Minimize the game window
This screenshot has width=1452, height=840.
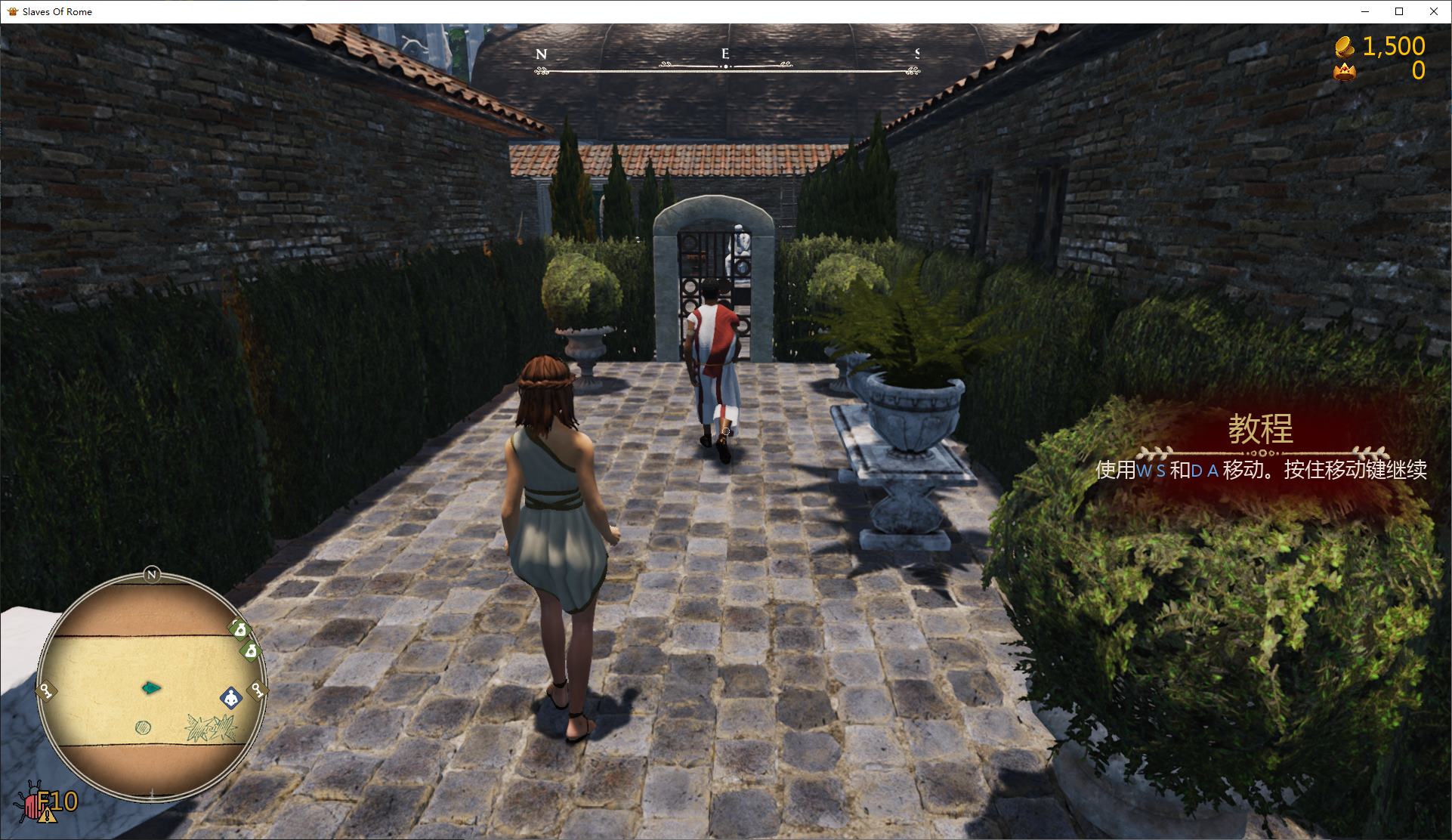(x=1364, y=11)
